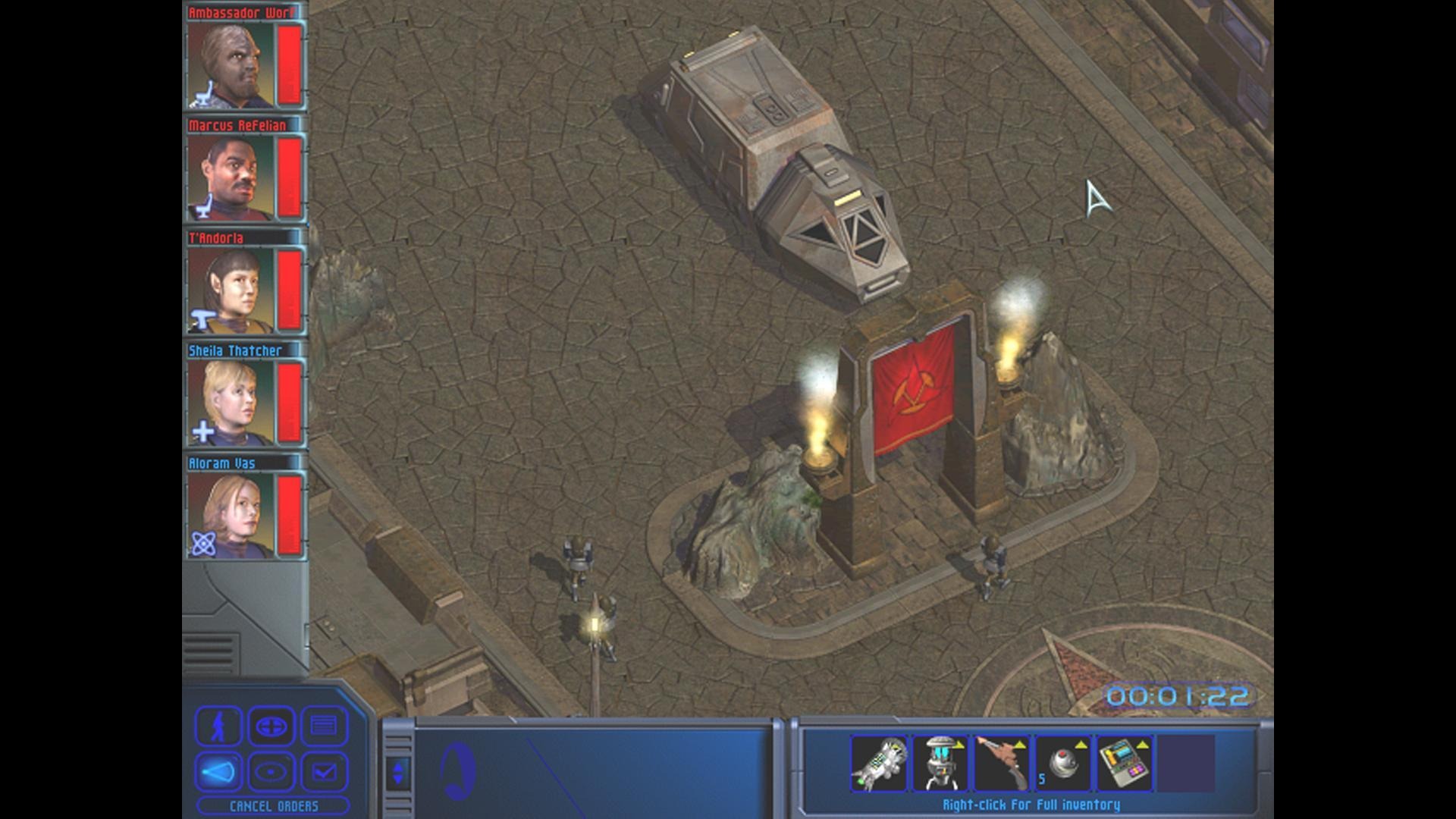Click the up-down arrow message scroller
This screenshot has height=819, width=1456.
coord(398,772)
